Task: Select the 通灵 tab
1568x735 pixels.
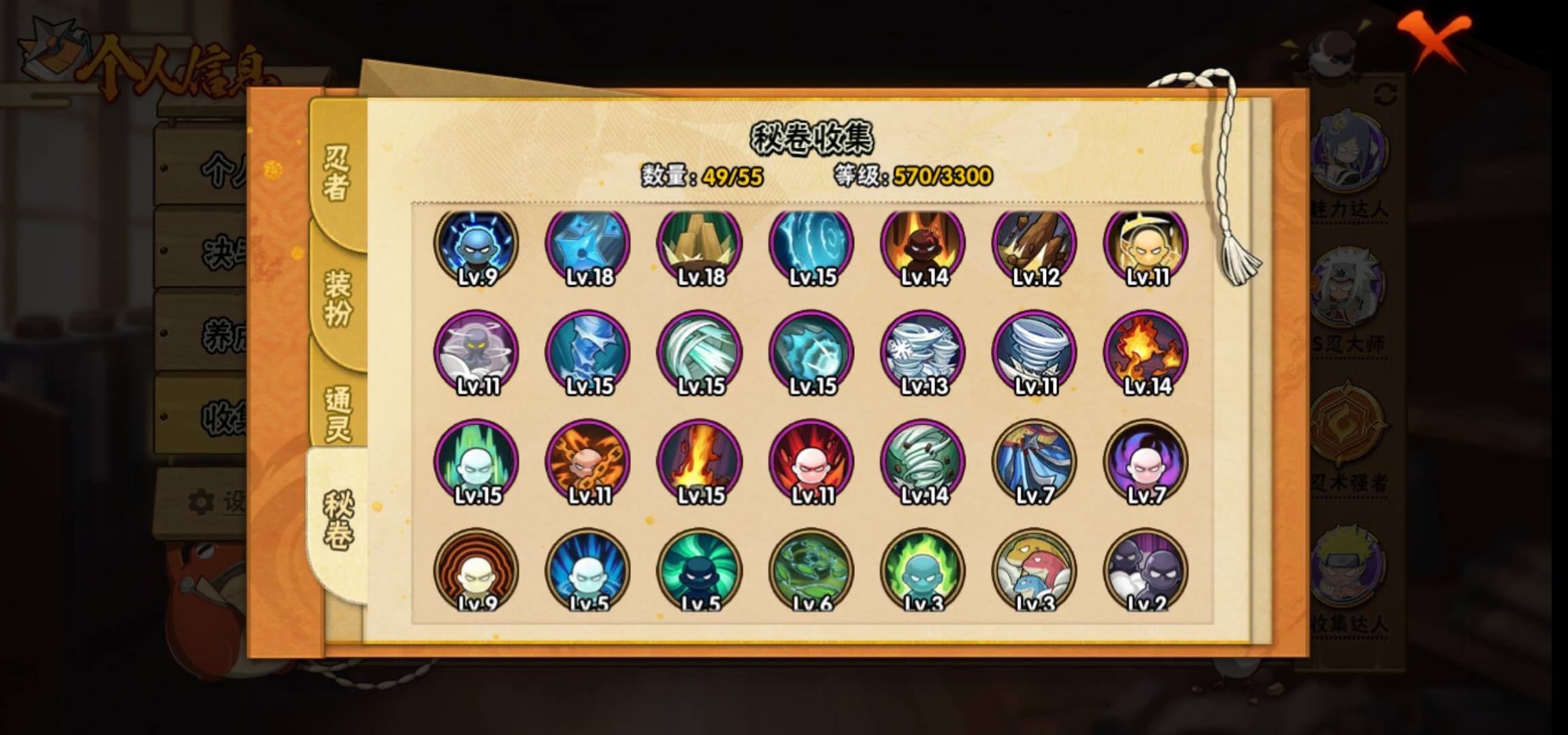Action: 337,414
